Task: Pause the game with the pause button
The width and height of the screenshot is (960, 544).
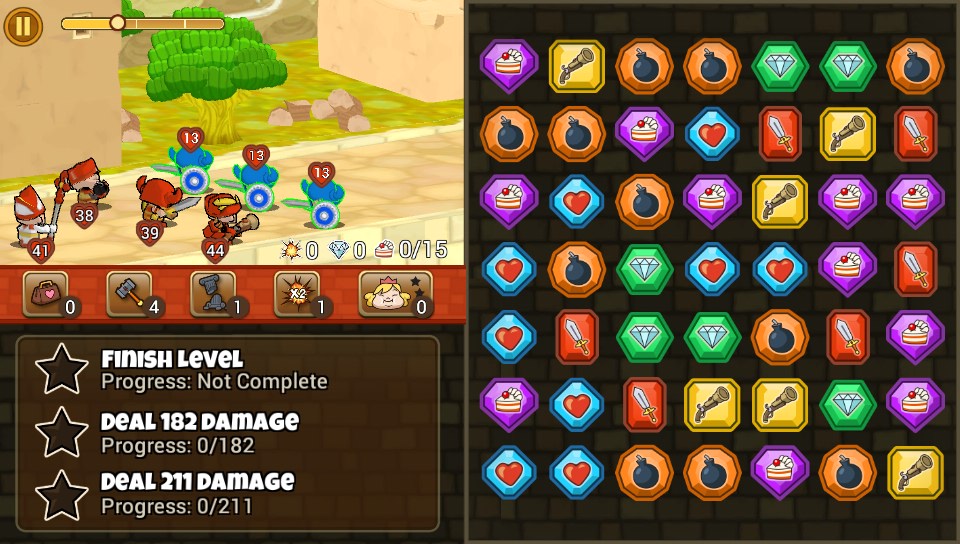Action: click(x=22, y=26)
